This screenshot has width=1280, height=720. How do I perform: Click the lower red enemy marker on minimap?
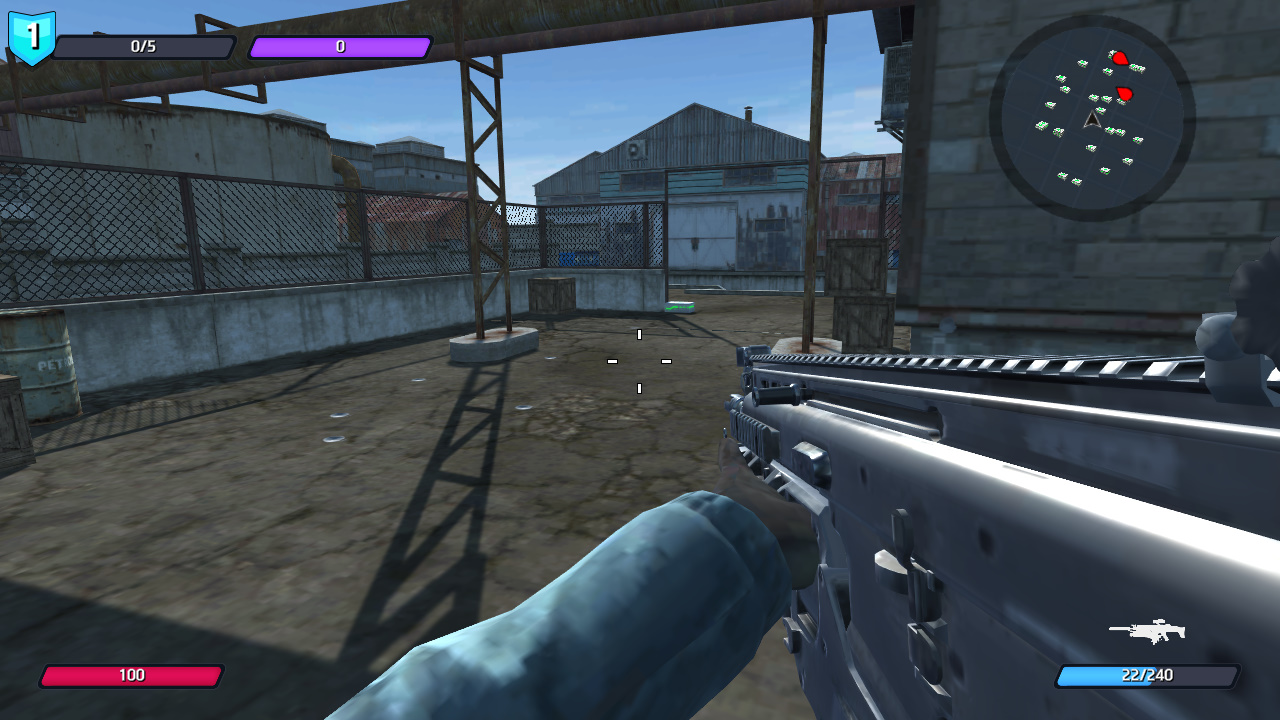1125,91
